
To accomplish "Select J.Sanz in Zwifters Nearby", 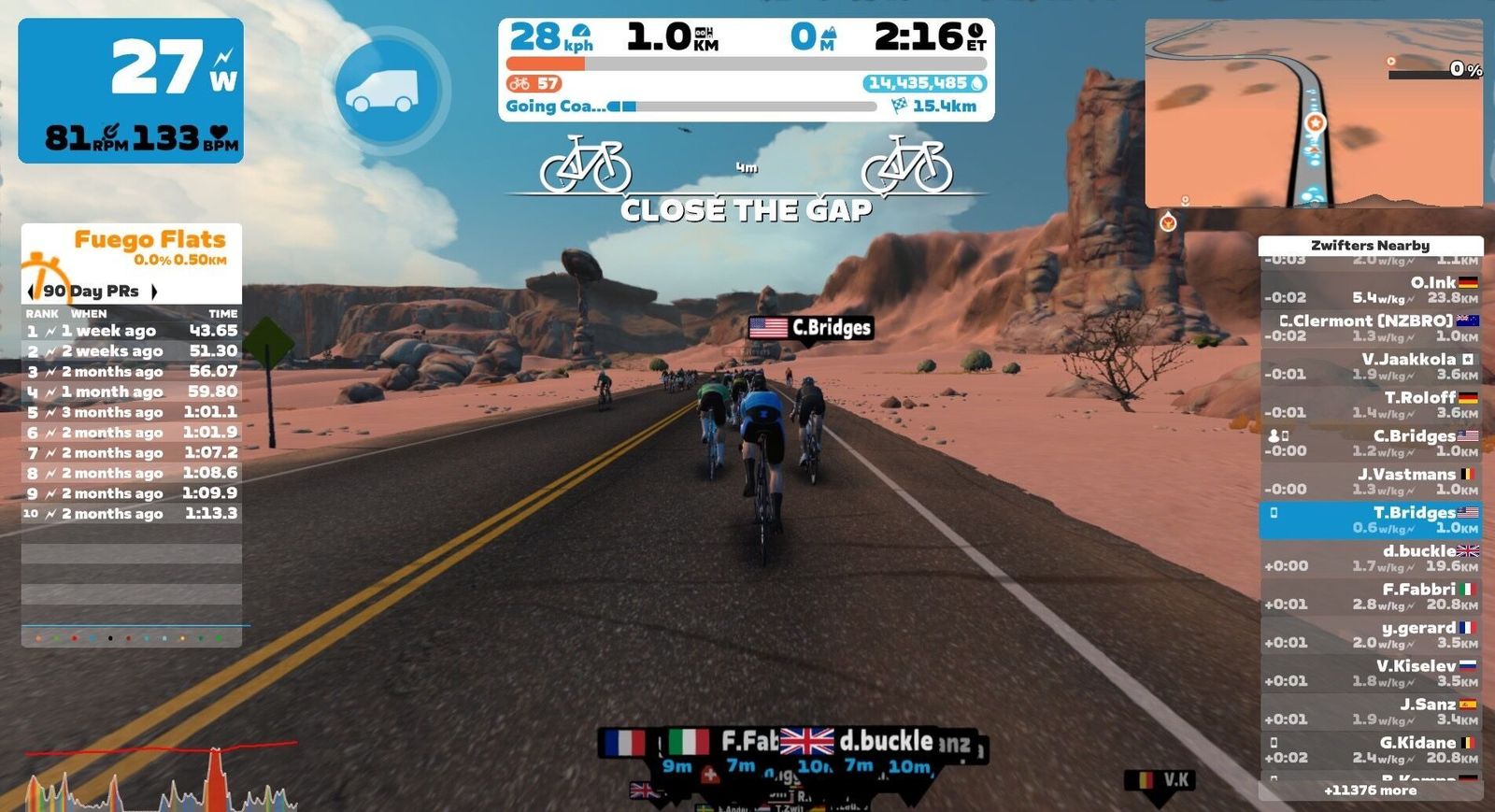I will (1370, 711).
